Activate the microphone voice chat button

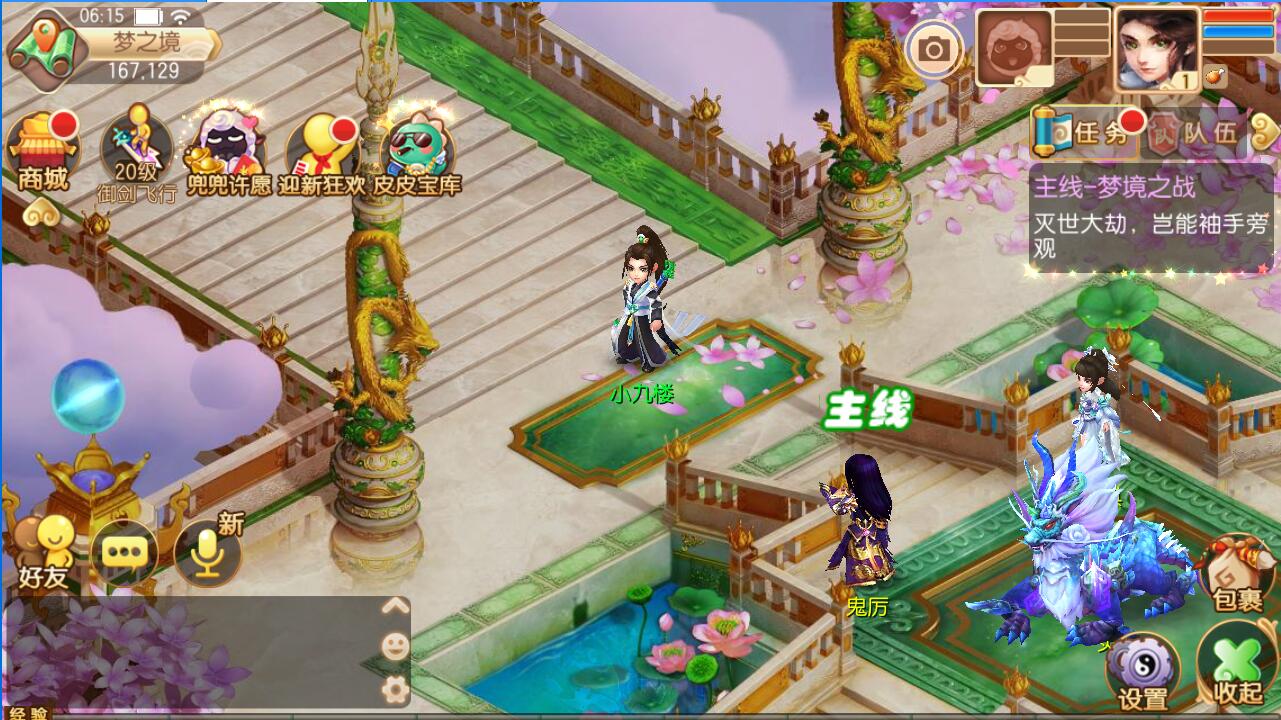pyautogui.click(x=208, y=552)
